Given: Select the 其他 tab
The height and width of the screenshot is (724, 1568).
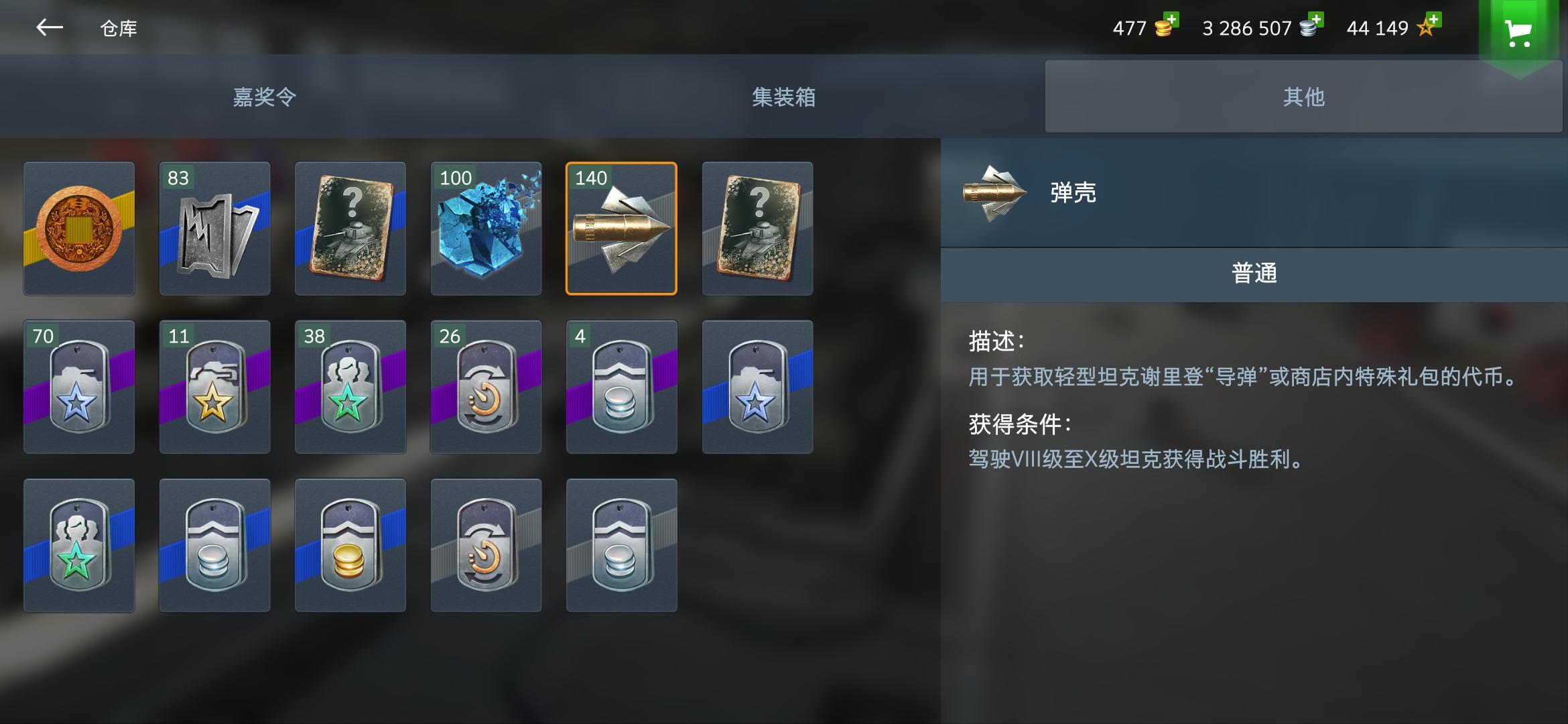Looking at the screenshot, I should 1303,96.
